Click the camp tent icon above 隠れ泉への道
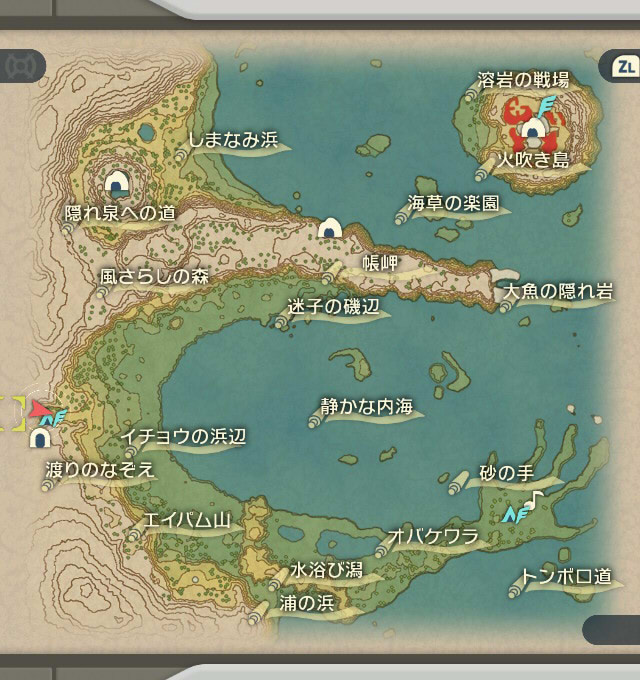Screen dimensions: 640x680 [x=117, y=182]
